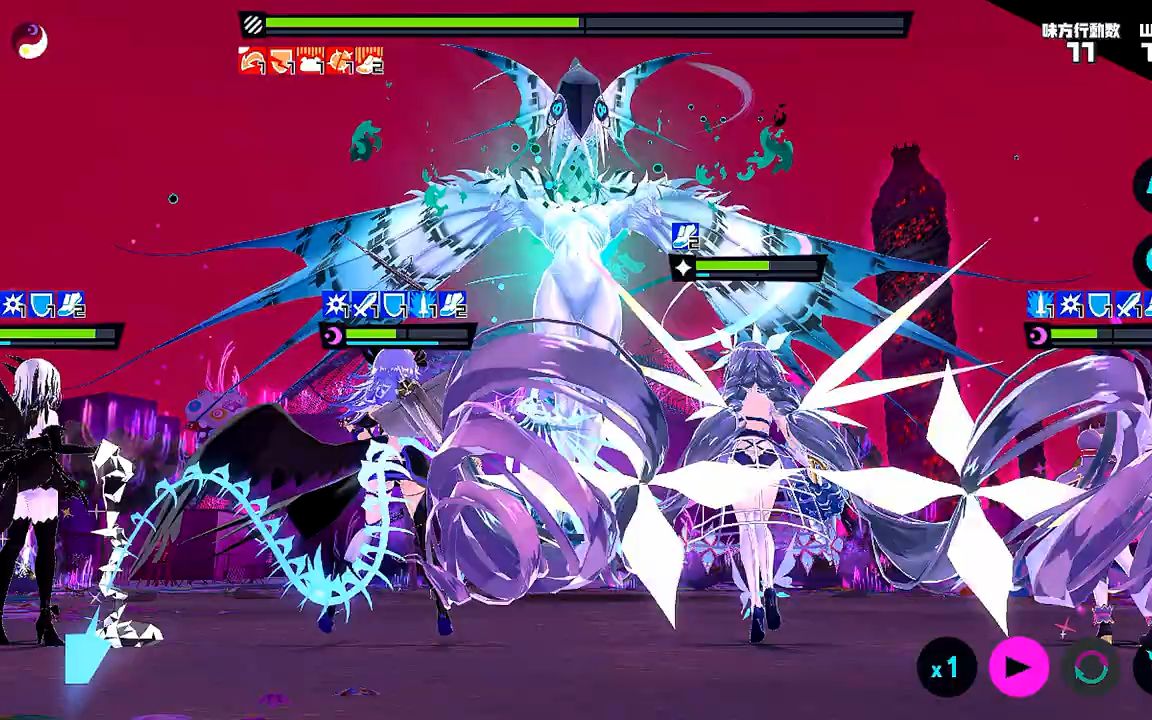Toggle the x1 battle speed button
Image resolution: width=1152 pixels, height=720 pixels.
(x=946, y=668)
